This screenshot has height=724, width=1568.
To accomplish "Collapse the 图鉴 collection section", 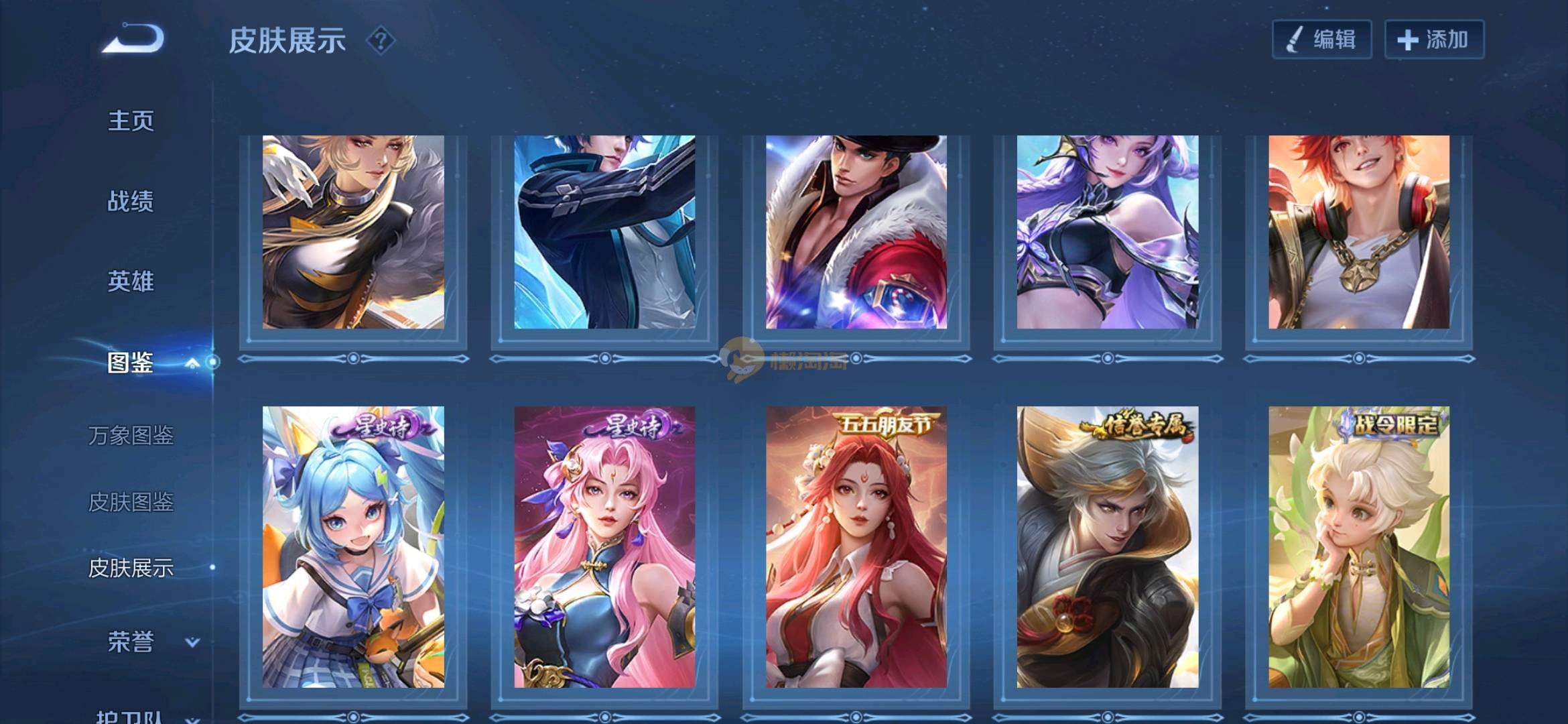I will 192,363.
